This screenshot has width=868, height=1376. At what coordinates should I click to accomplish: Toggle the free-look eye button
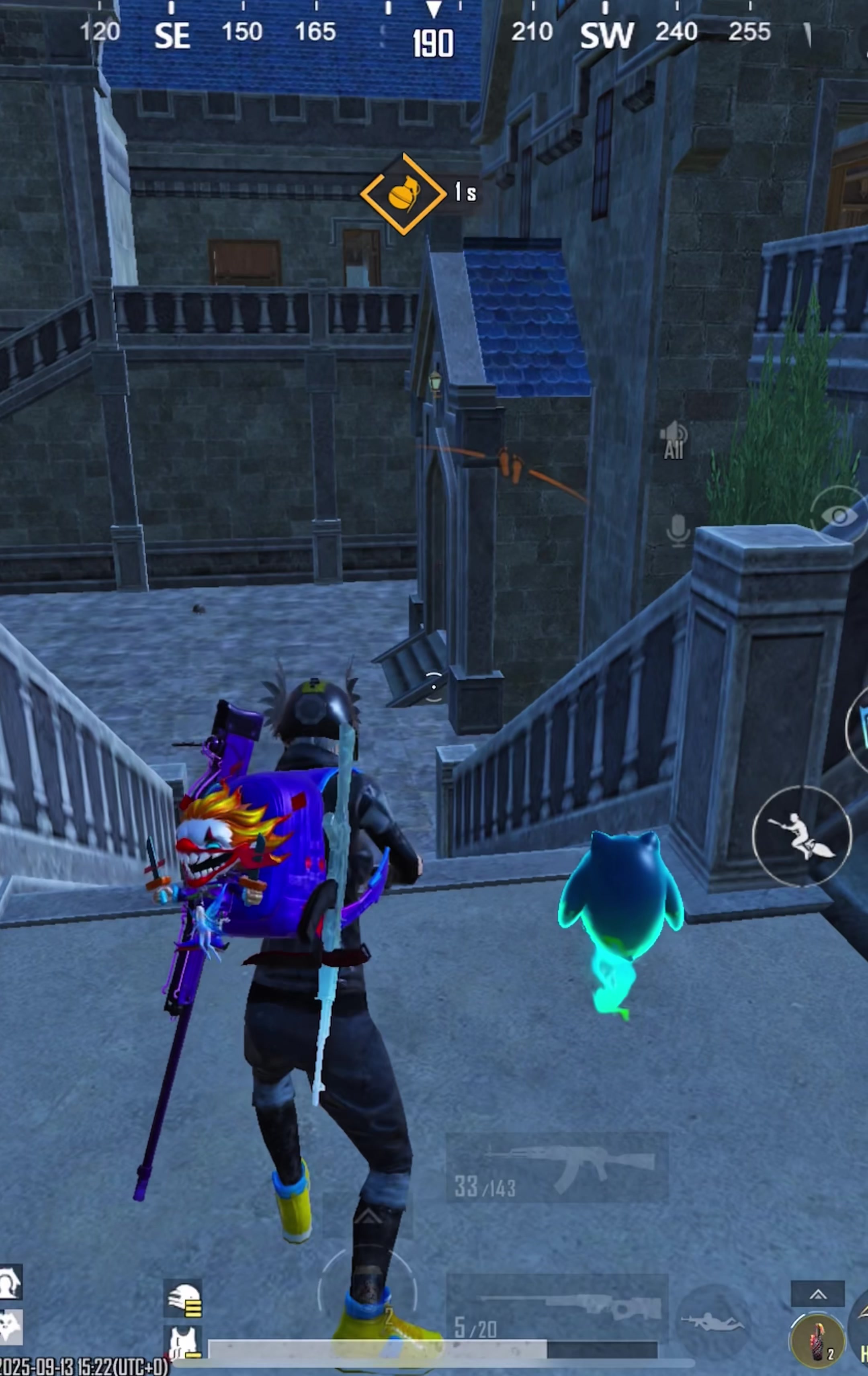839,516
